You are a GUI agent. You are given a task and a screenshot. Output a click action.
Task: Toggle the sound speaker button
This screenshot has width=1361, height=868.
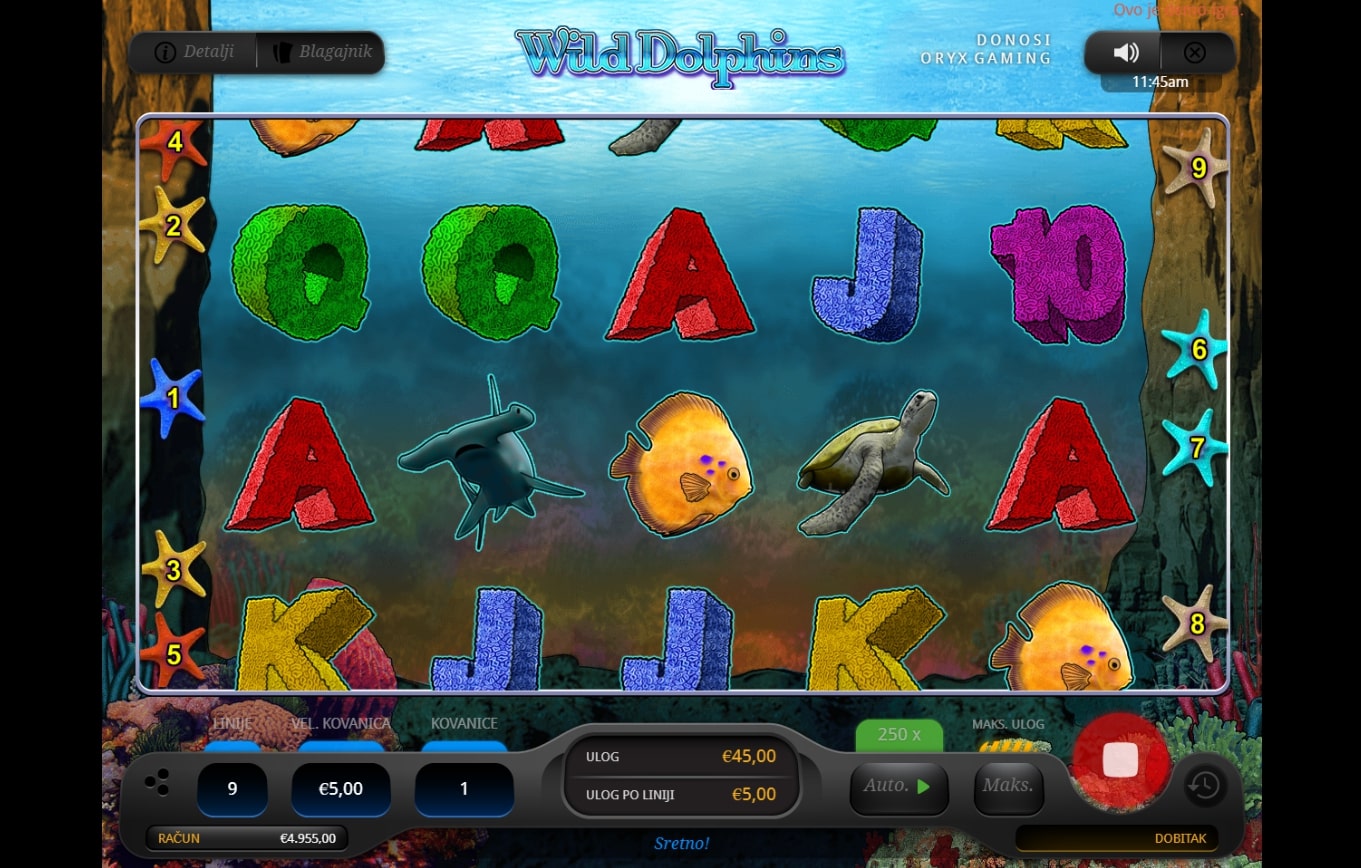[1126, 53]
